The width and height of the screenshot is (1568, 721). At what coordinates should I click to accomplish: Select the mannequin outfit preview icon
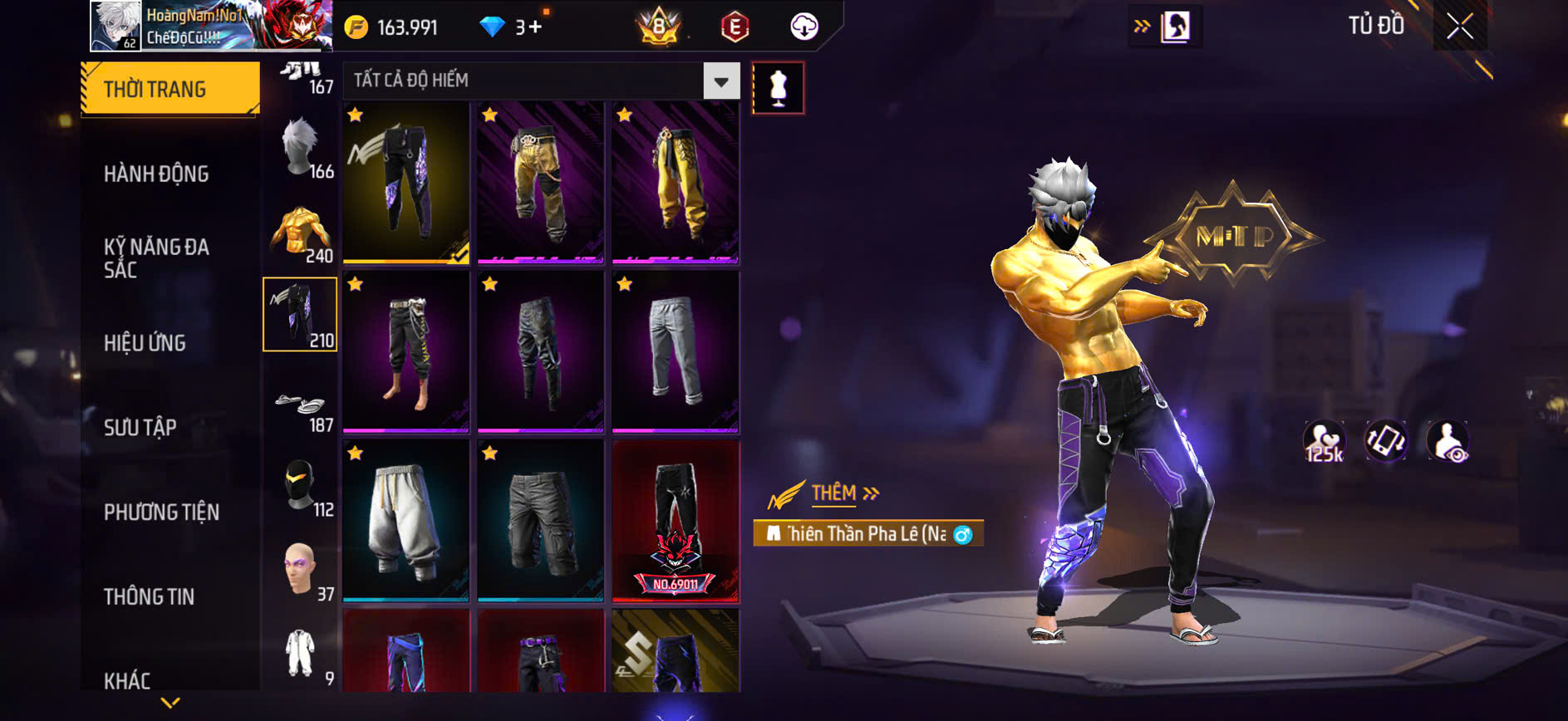pyautogui.click(x=779, y=88)
